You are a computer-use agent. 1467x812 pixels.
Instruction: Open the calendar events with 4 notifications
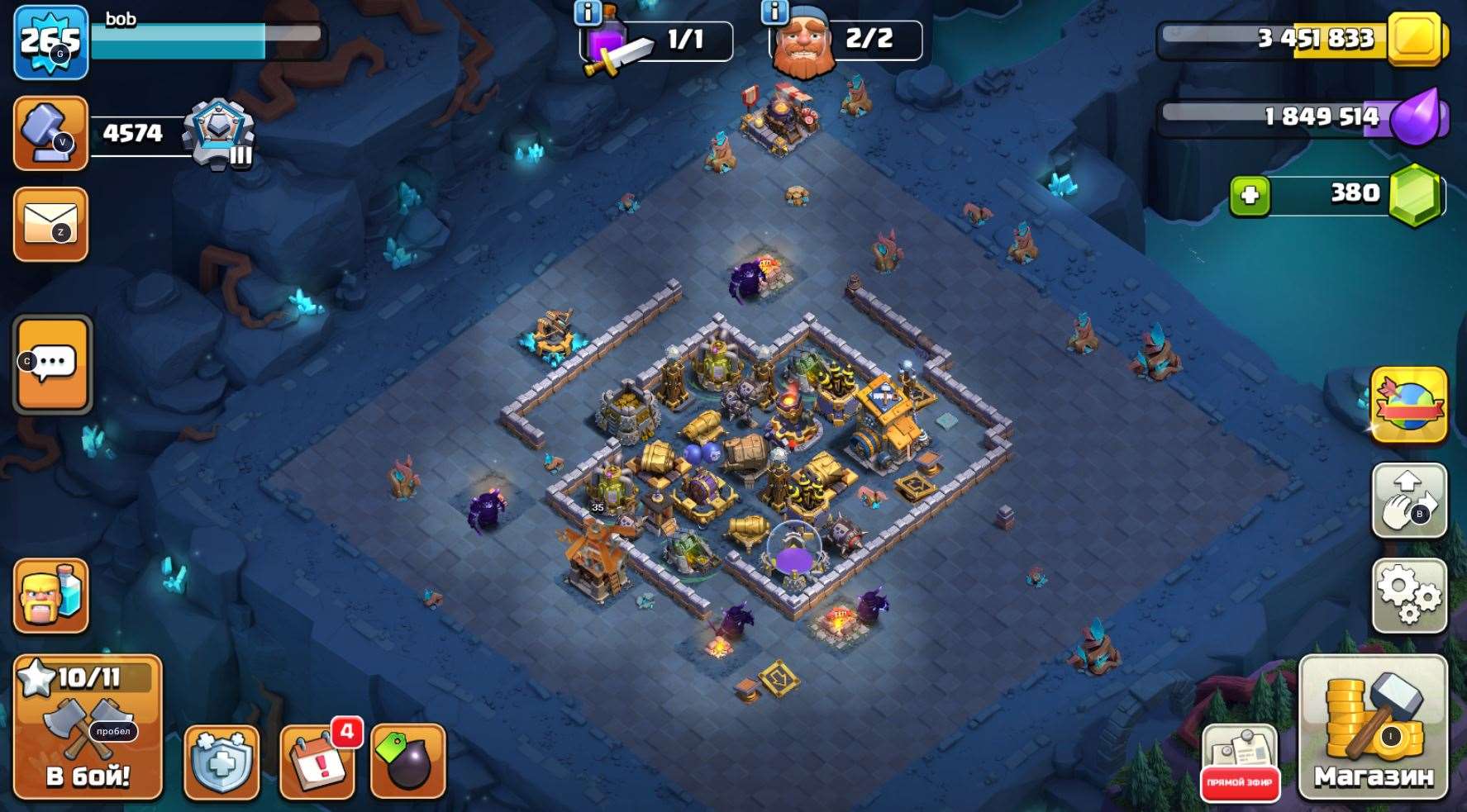[x=317, y=763]
